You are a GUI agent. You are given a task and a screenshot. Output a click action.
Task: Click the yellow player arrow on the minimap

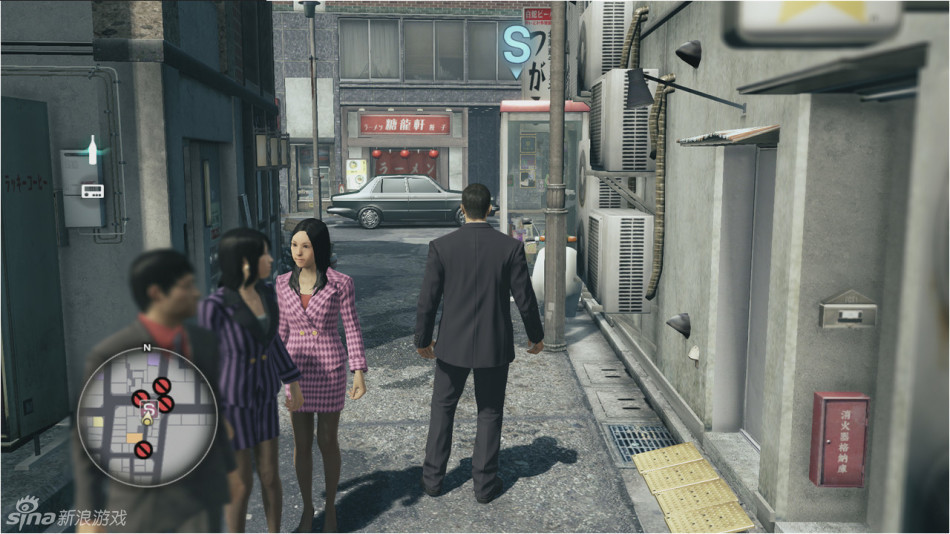coord(147,422)
